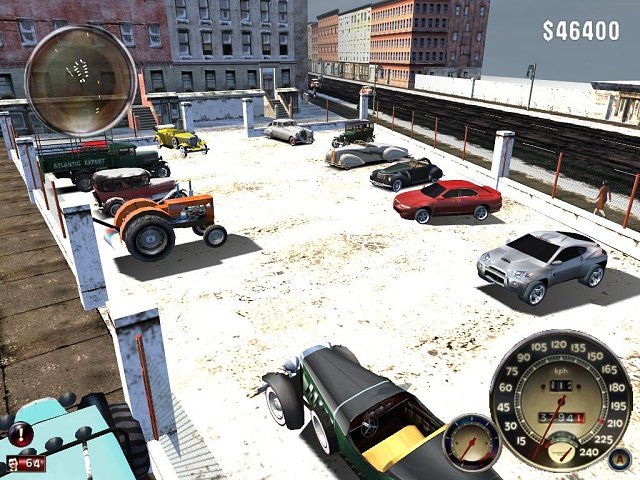Viewport: 640px width, 480px height.
Task: Click the circular radar minimap
Action: 80,80
